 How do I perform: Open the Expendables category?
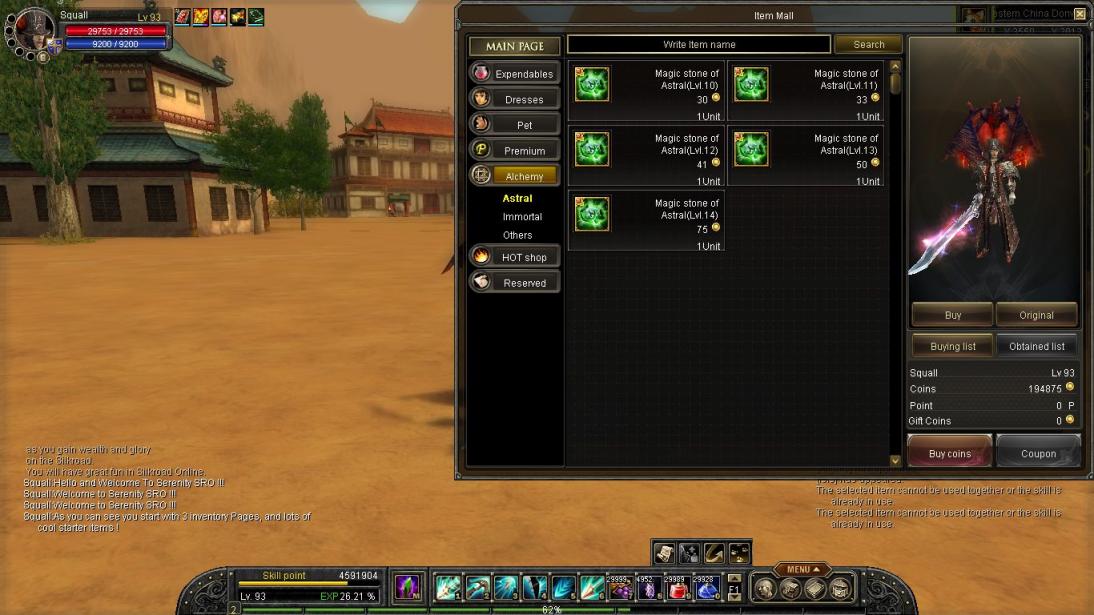tap(514, 73)
